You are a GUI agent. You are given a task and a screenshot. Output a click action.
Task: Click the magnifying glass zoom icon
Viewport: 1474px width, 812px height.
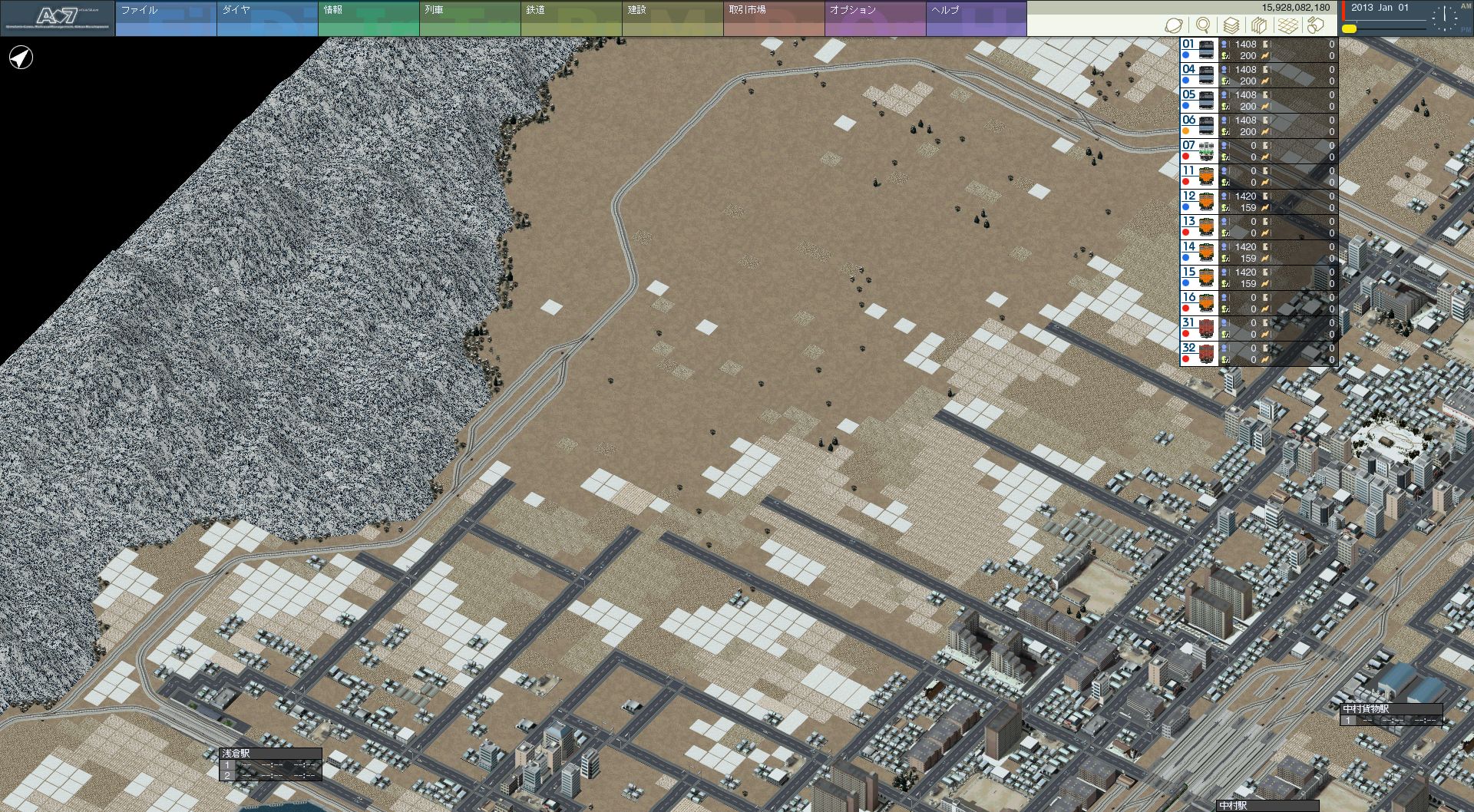(x=1203, y=25)
